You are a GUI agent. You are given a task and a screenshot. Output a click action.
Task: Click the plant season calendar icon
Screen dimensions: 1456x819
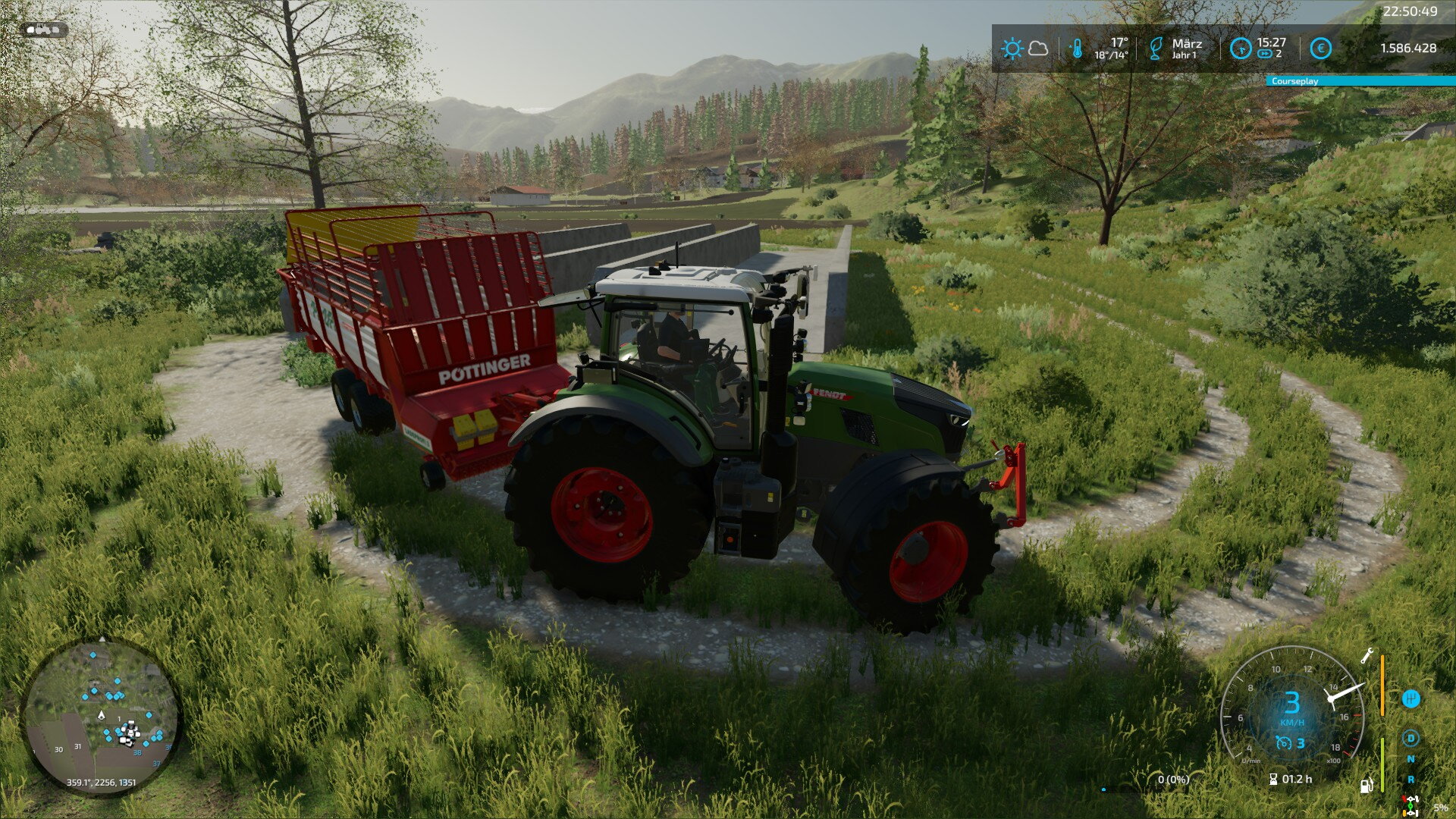click(1156, 49)
